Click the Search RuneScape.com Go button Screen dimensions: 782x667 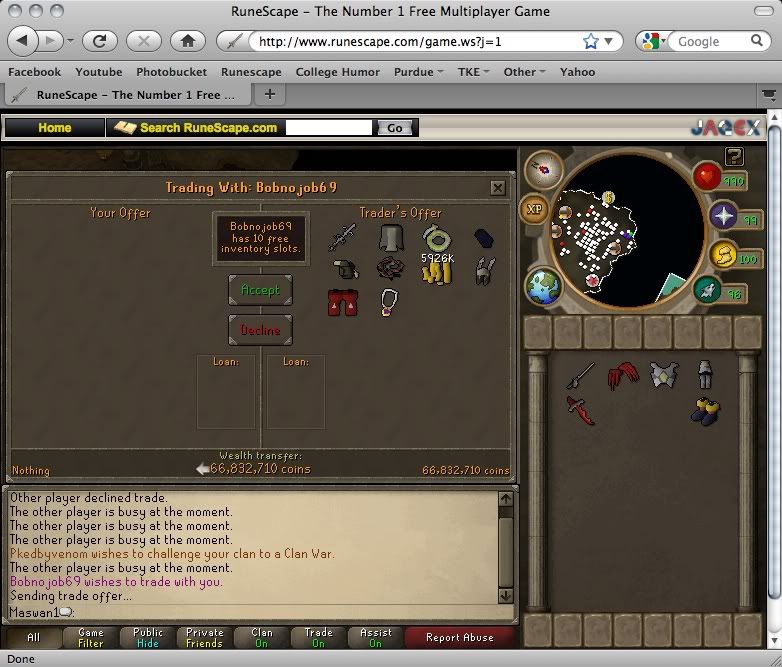point(395,128)
